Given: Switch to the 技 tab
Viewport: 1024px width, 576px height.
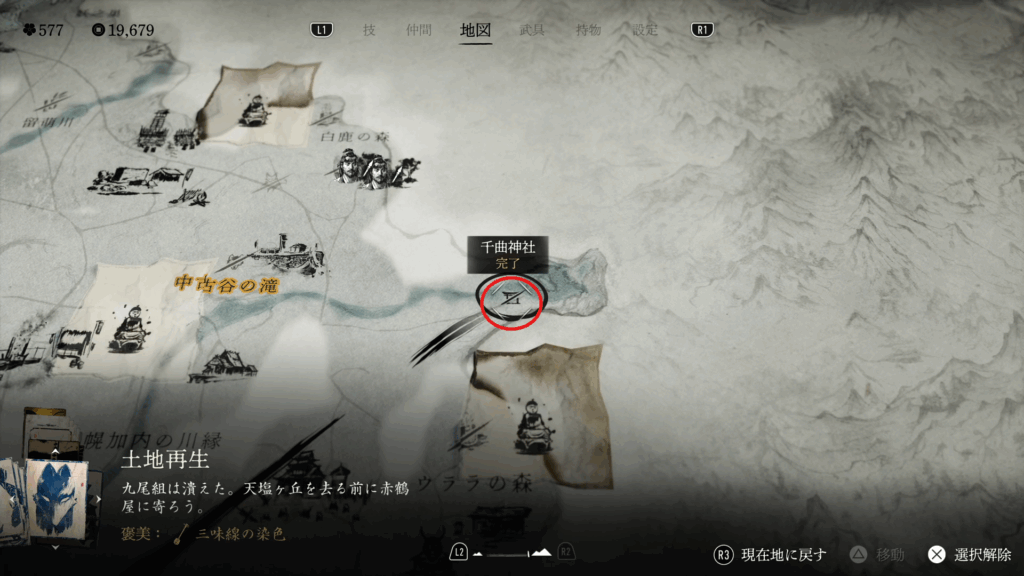Looking at the screenshot, I should tap(369, 30).
